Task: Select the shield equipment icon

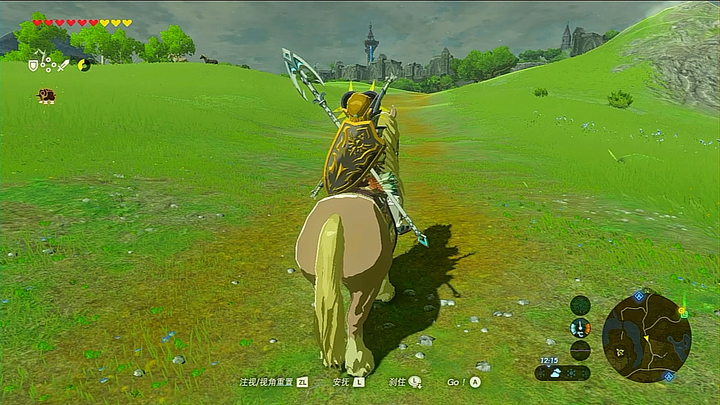Action: (33, 65)
